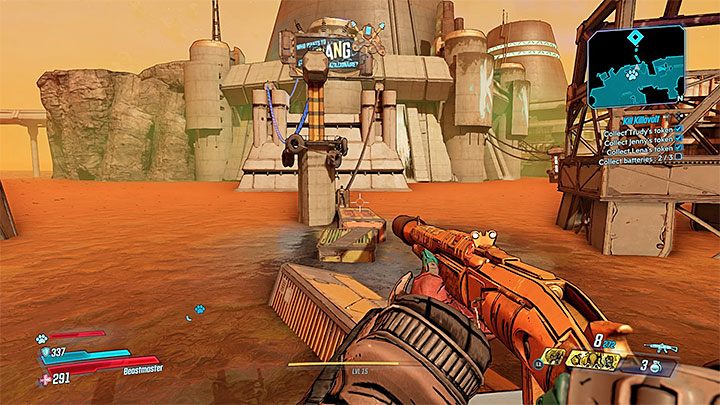The height and width of the screenshot is (405, 720).
Task: Open the minimap in the corner
Action: [635, 66]
